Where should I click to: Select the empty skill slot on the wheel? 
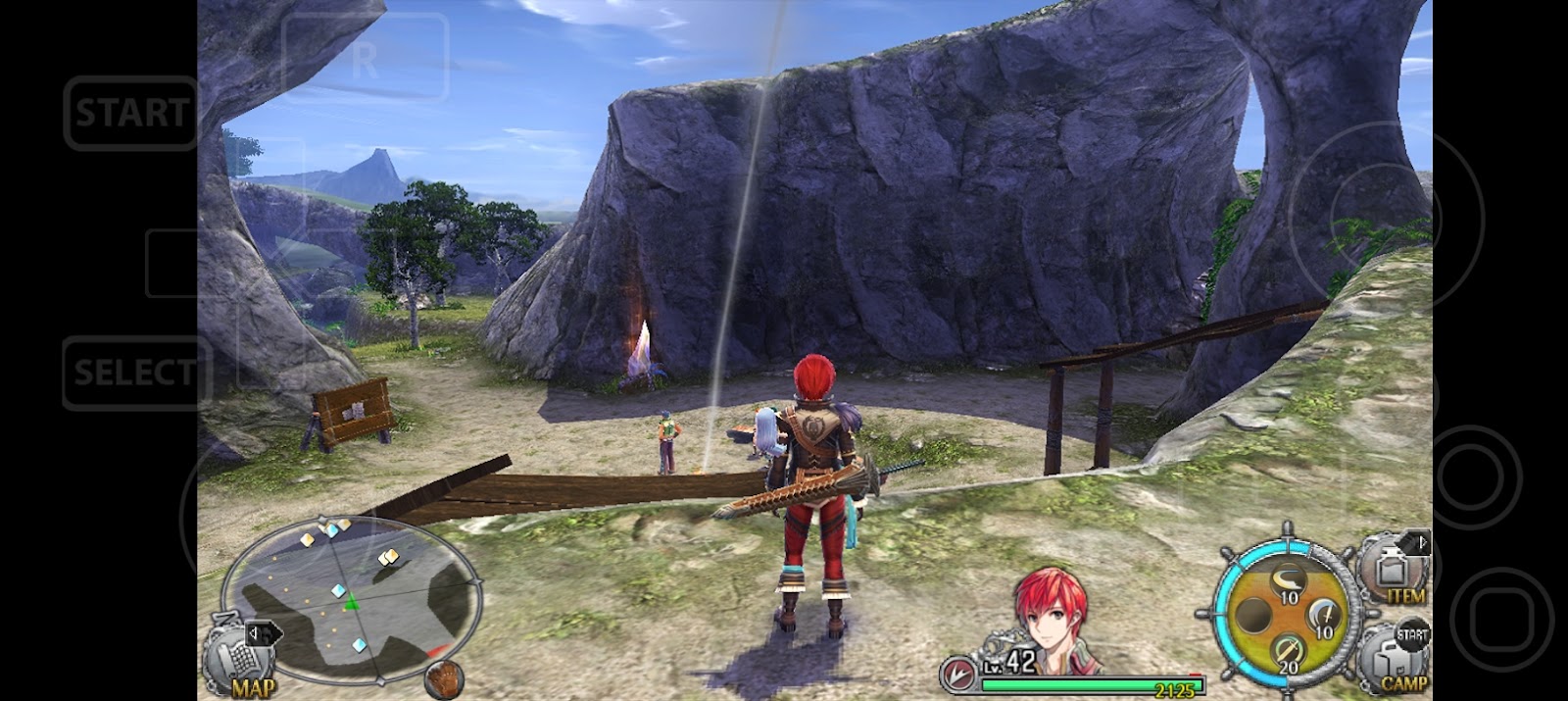(1253, 618)
